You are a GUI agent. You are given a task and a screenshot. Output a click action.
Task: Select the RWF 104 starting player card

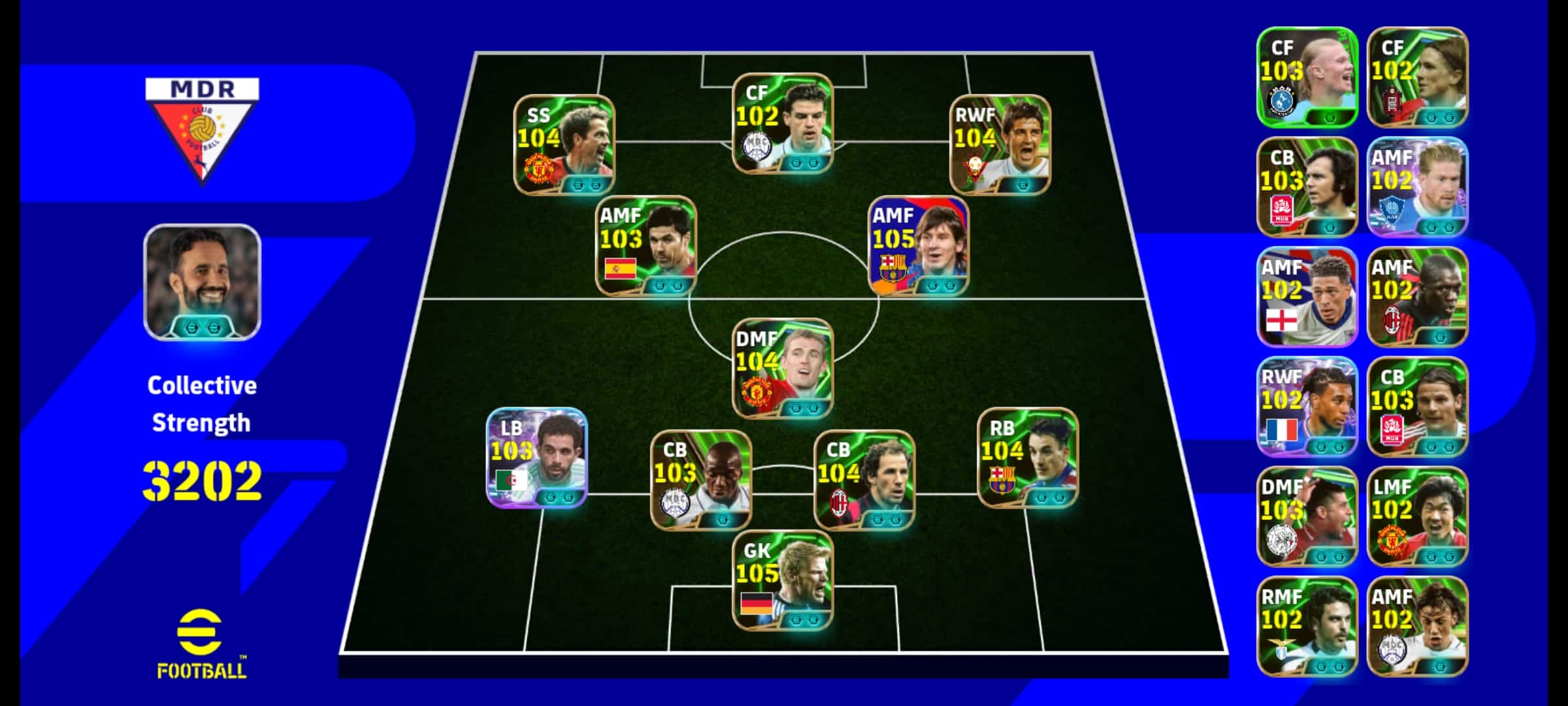tap(1000, 145)
